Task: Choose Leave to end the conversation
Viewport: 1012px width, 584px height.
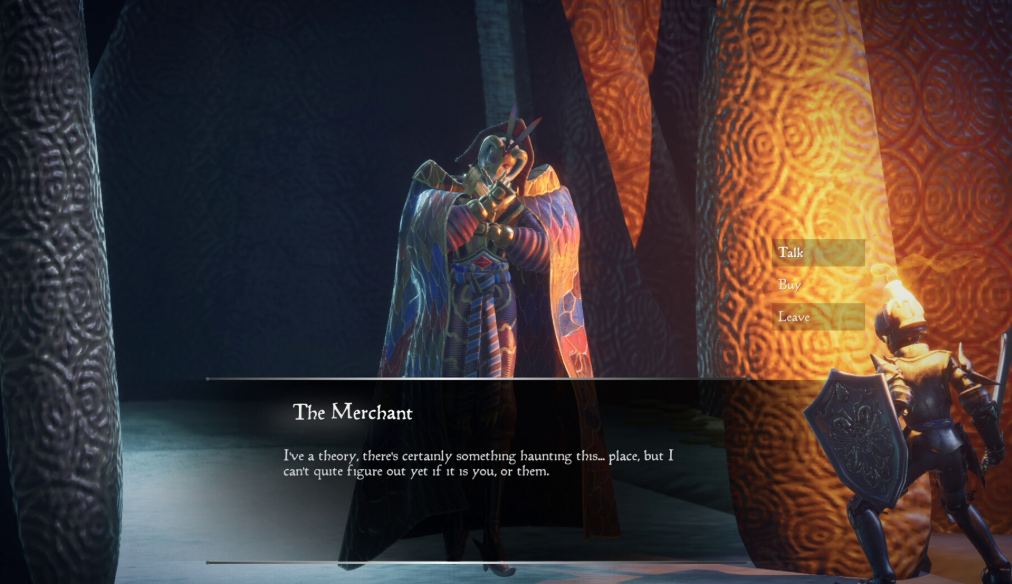Action: tap(817, 317)
